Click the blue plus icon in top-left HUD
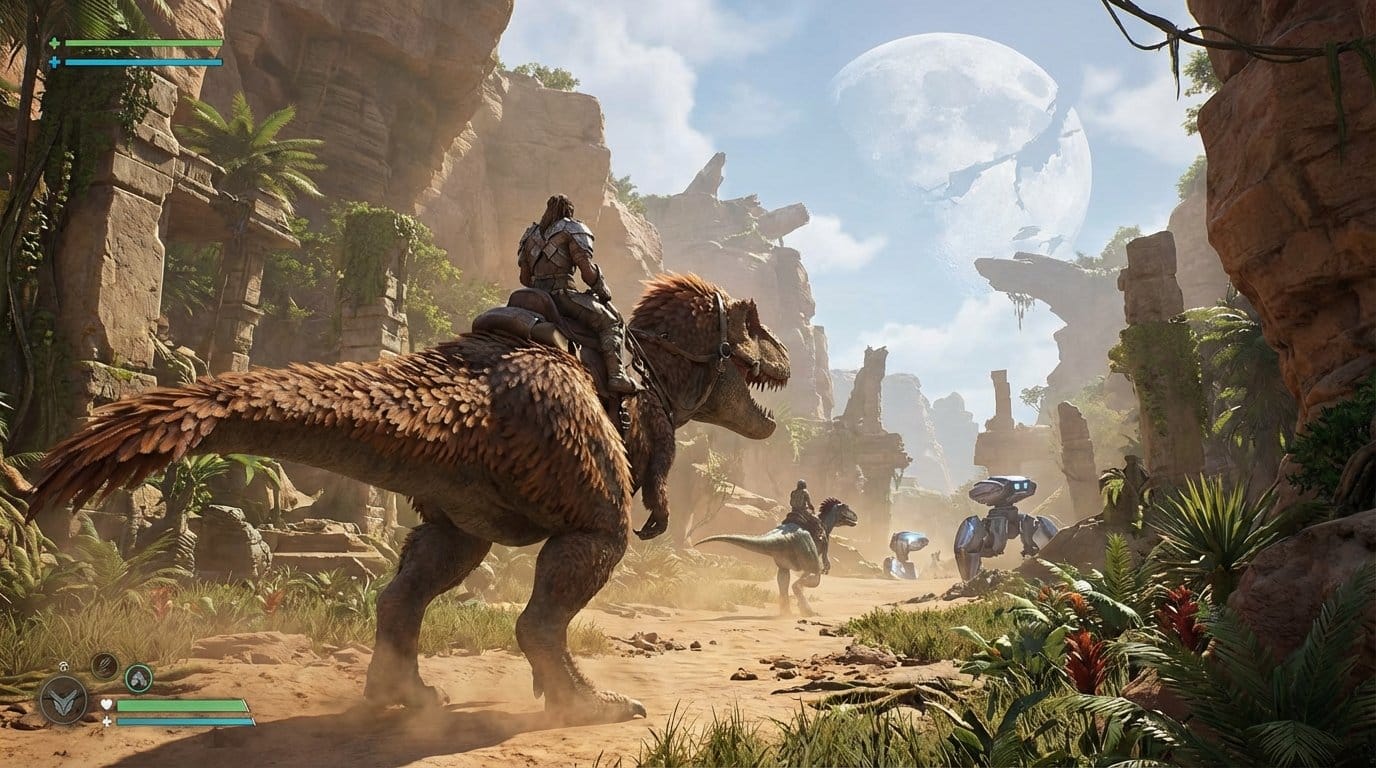This screenshot has width=1376, height=768. tap(53, 62)
